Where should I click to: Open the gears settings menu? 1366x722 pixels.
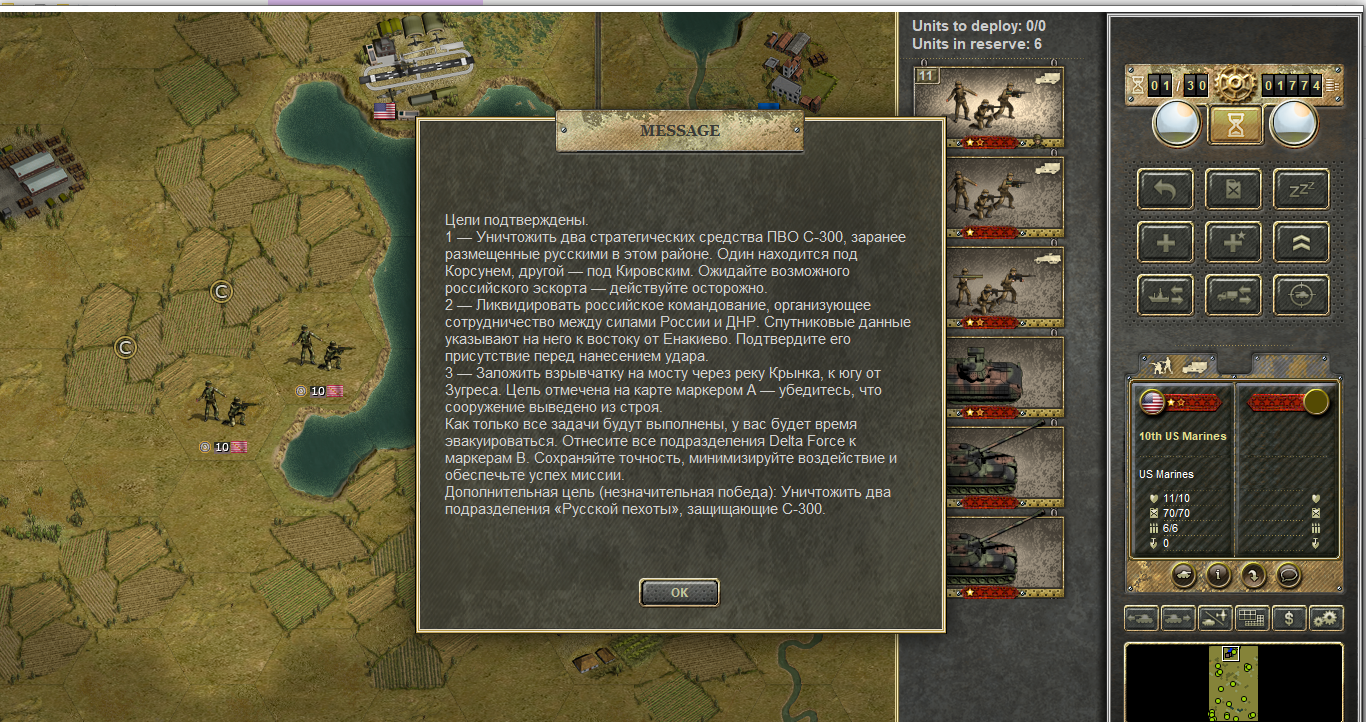[1325, 618]
